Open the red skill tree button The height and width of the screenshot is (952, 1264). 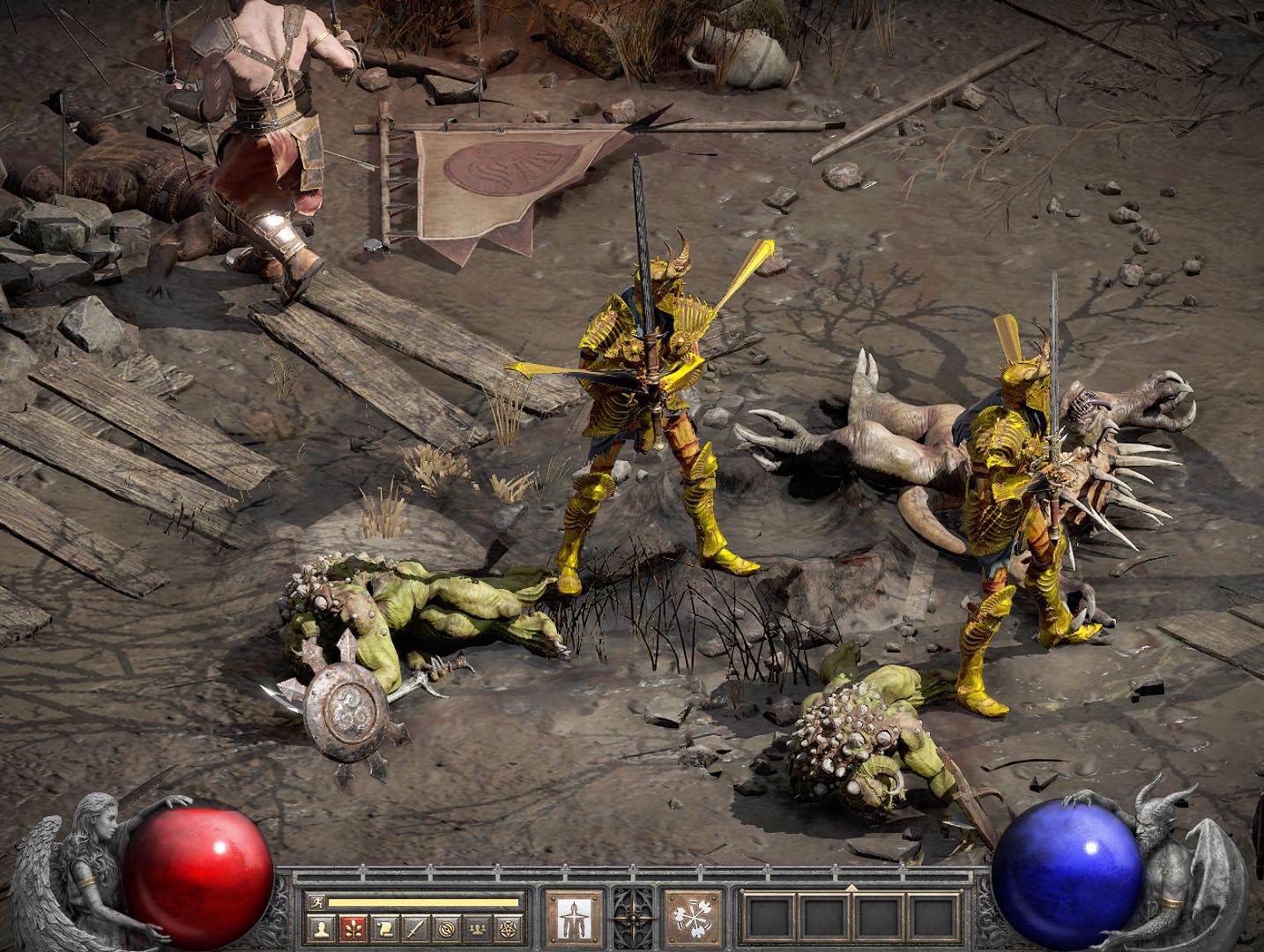(x=353, y=927)
